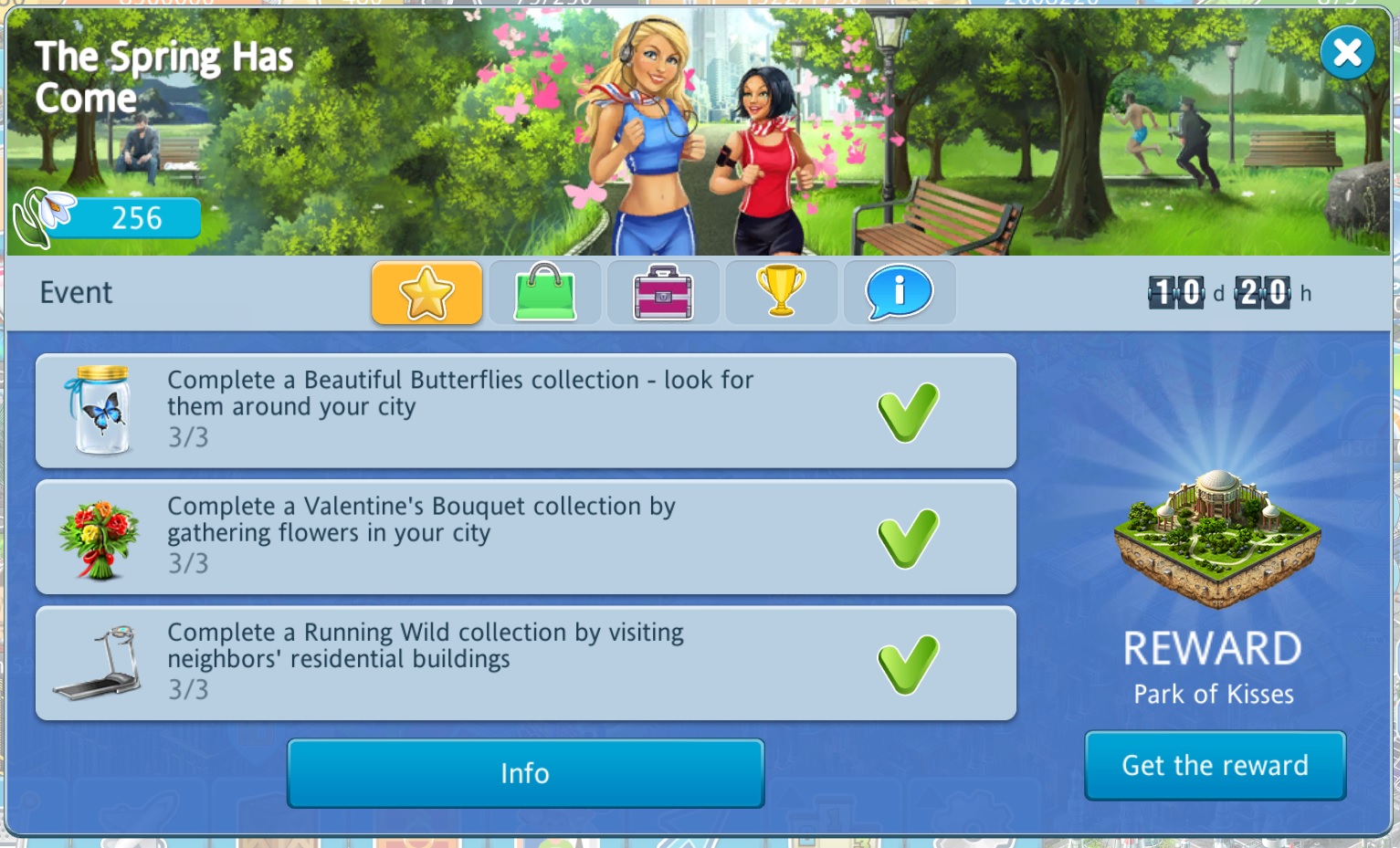
Task: Open the green shopping bag tab
Action: coord(545,293)
